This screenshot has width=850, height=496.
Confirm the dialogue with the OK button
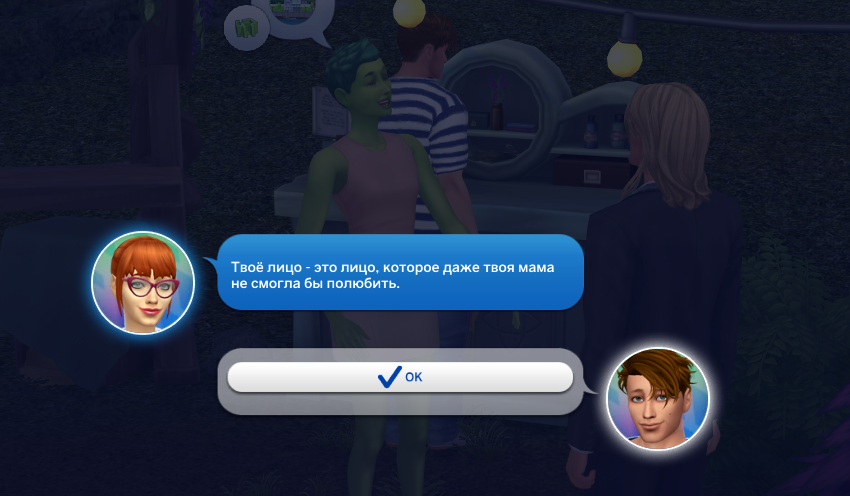400,377
